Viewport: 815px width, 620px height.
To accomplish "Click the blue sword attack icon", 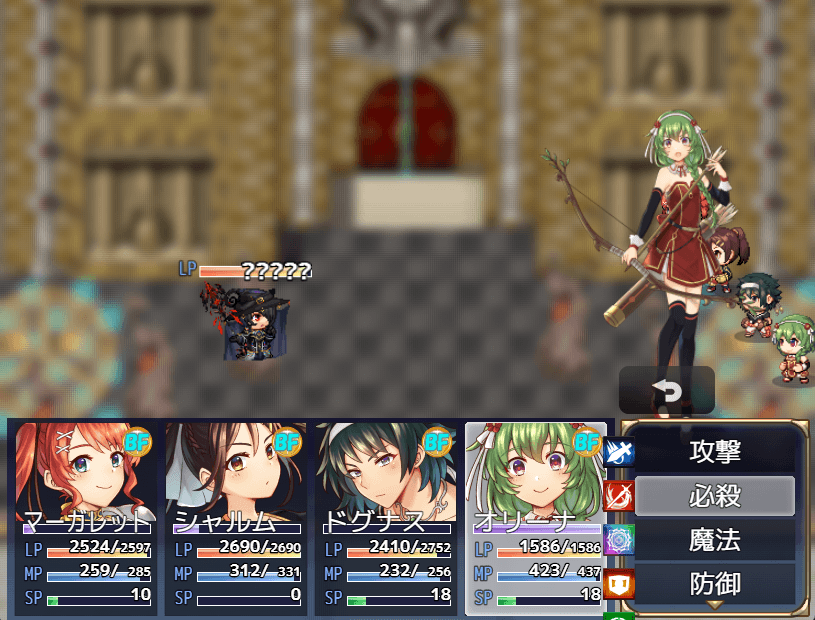I will (x=619, y=453).
